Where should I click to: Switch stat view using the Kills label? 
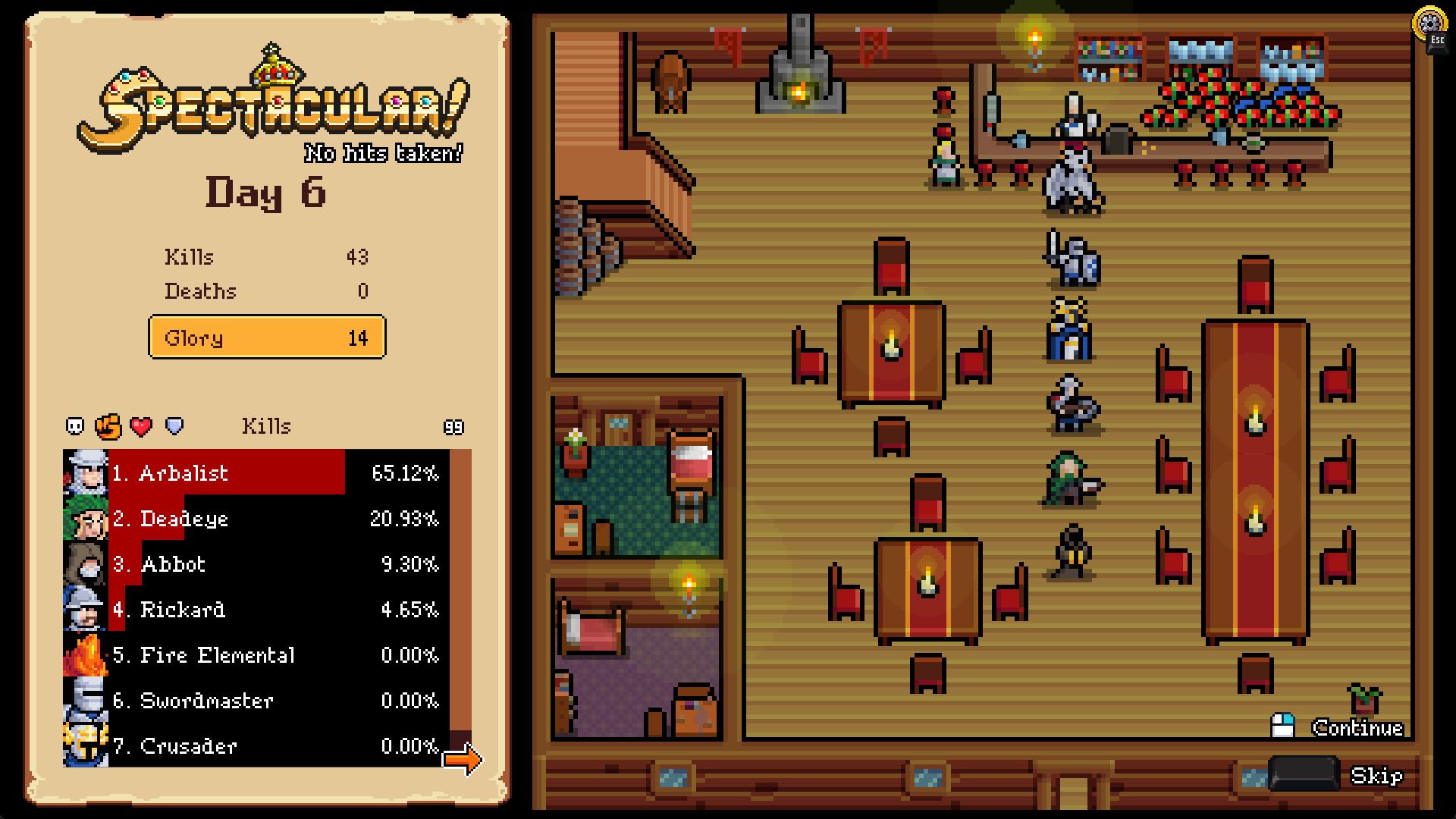point(267,426)
